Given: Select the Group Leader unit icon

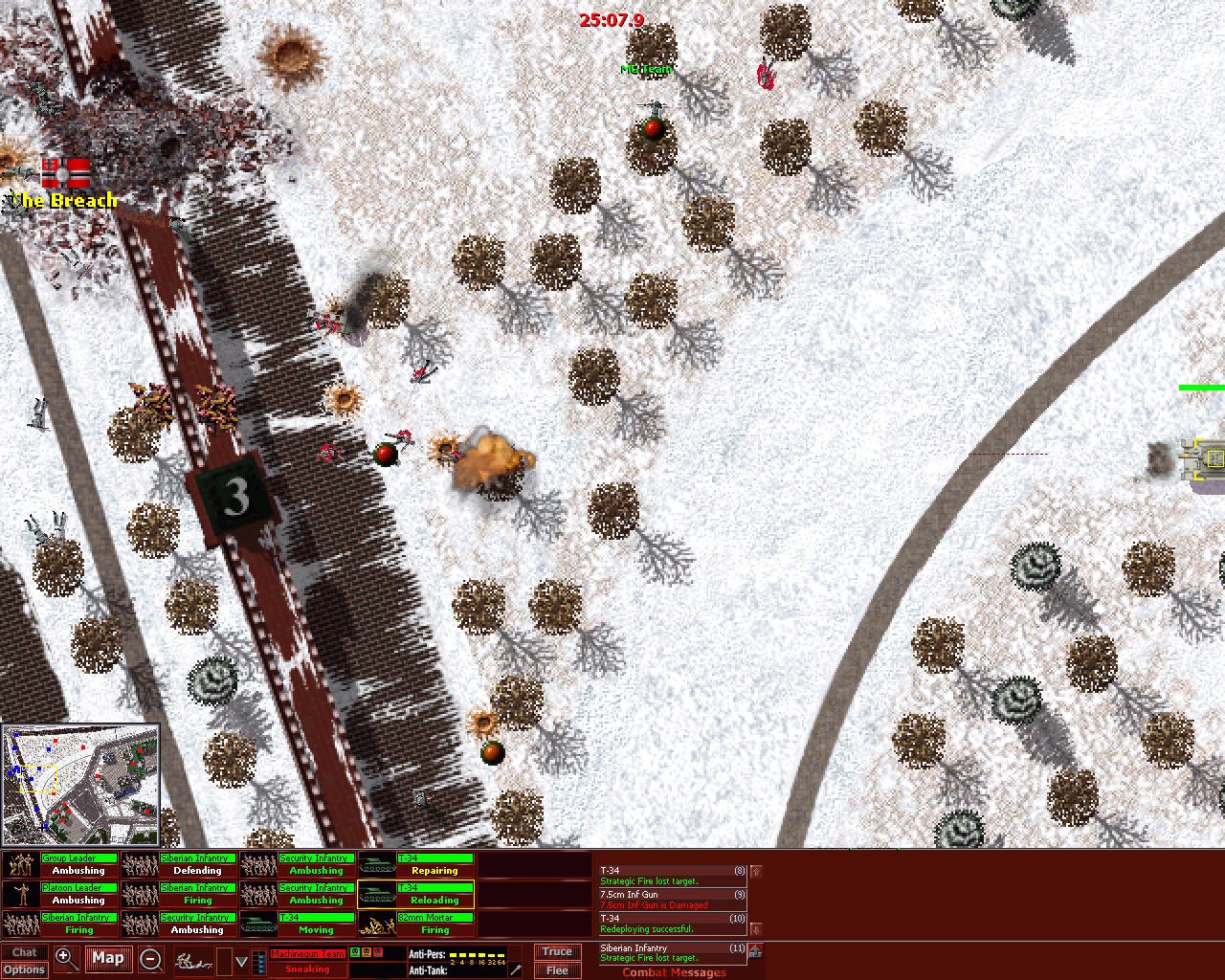Looking at the screenshot, I should pyautogui.click(x=19, y=864).
